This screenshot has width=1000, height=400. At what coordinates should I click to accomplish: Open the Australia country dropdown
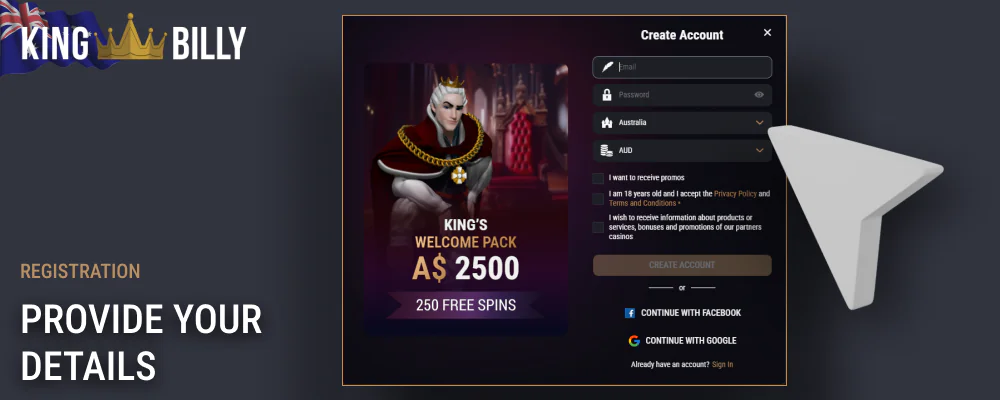click(x=682, y=123)
